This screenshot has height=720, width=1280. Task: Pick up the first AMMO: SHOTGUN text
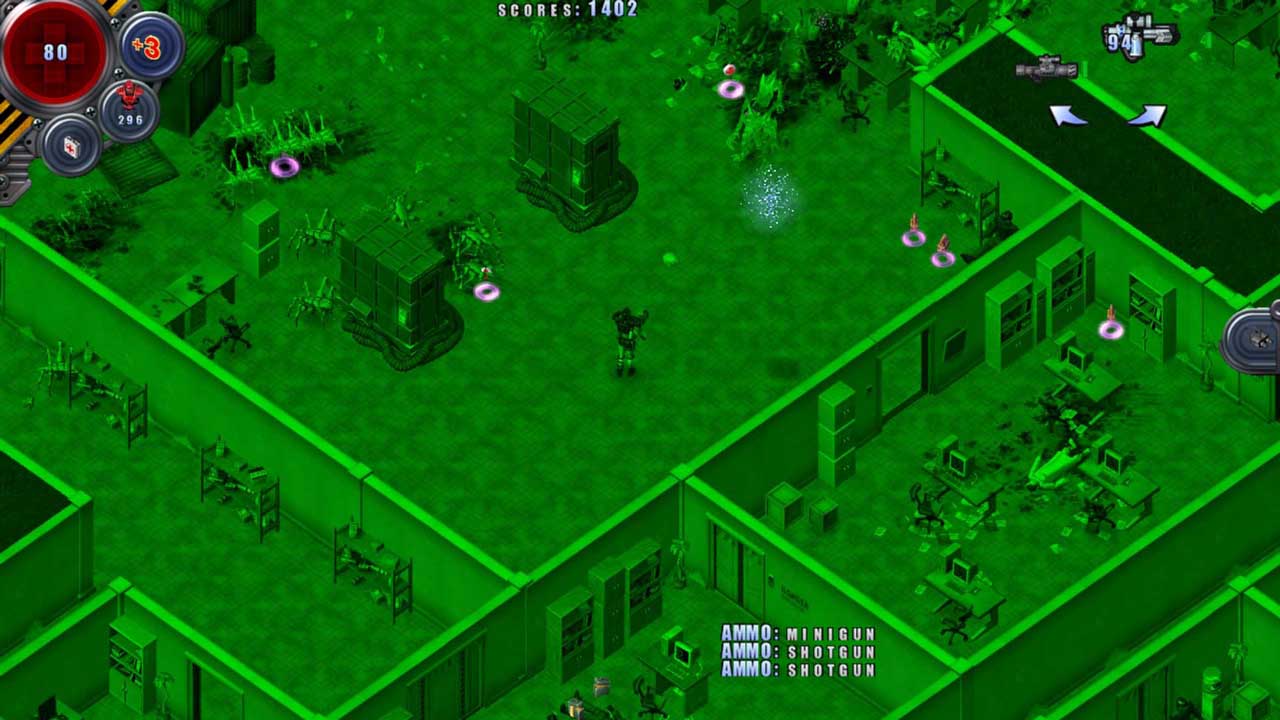798,652
